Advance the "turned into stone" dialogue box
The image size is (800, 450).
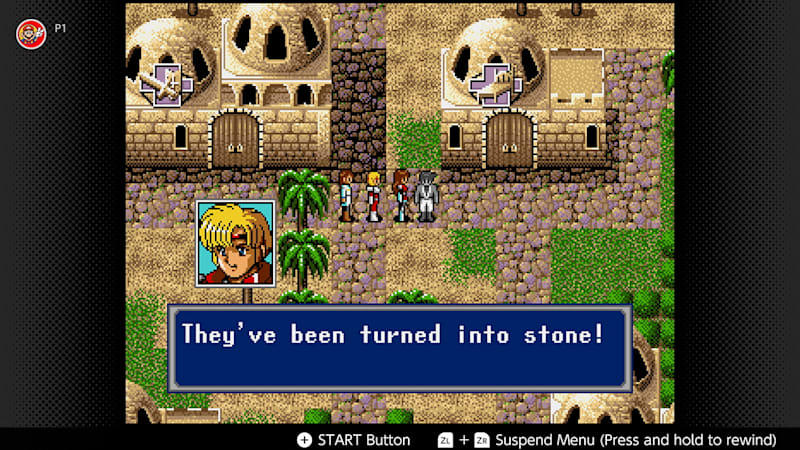click(x=399, y=347)
